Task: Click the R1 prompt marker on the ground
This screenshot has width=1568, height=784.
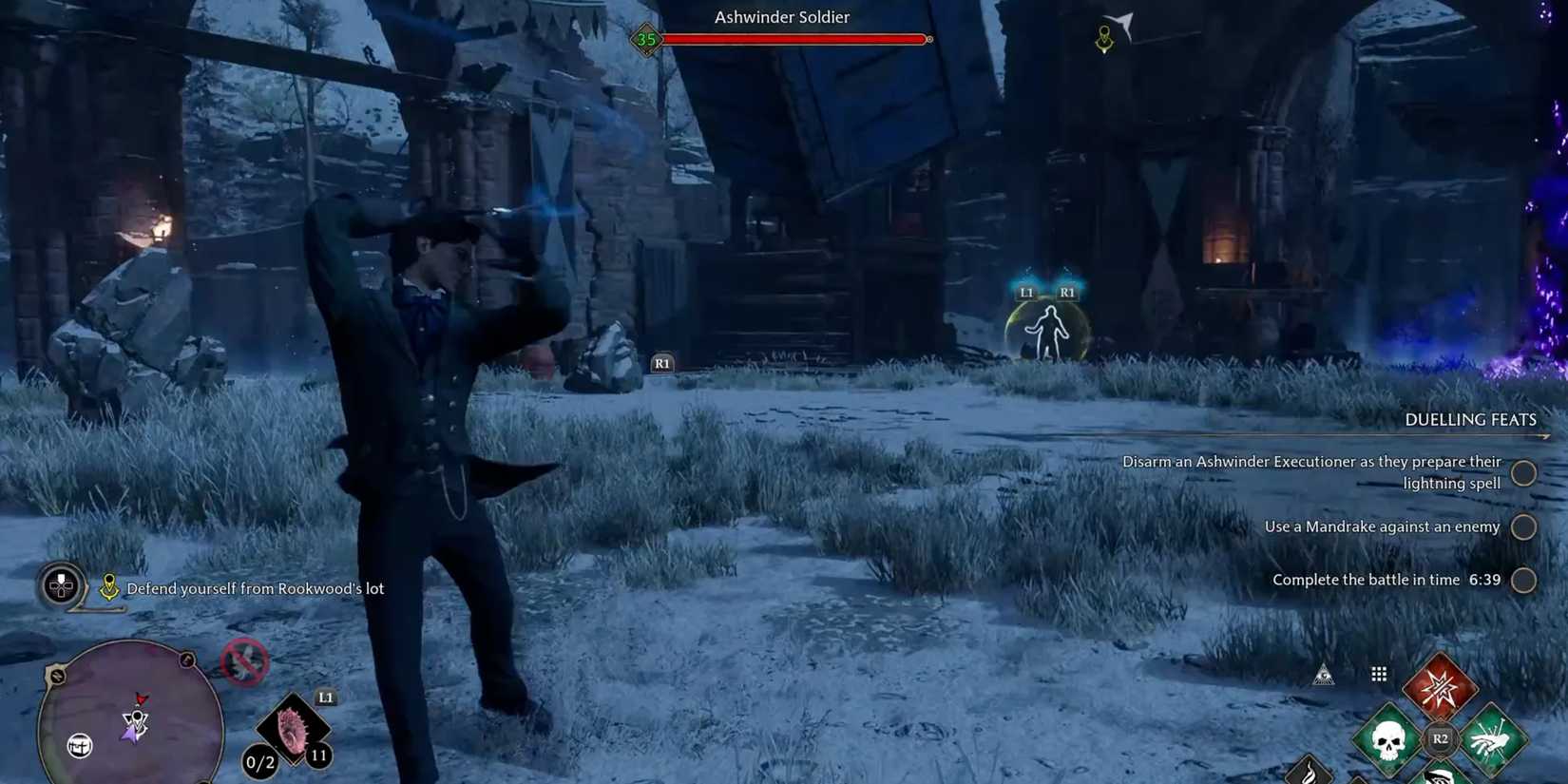Action: click(662, 363)
